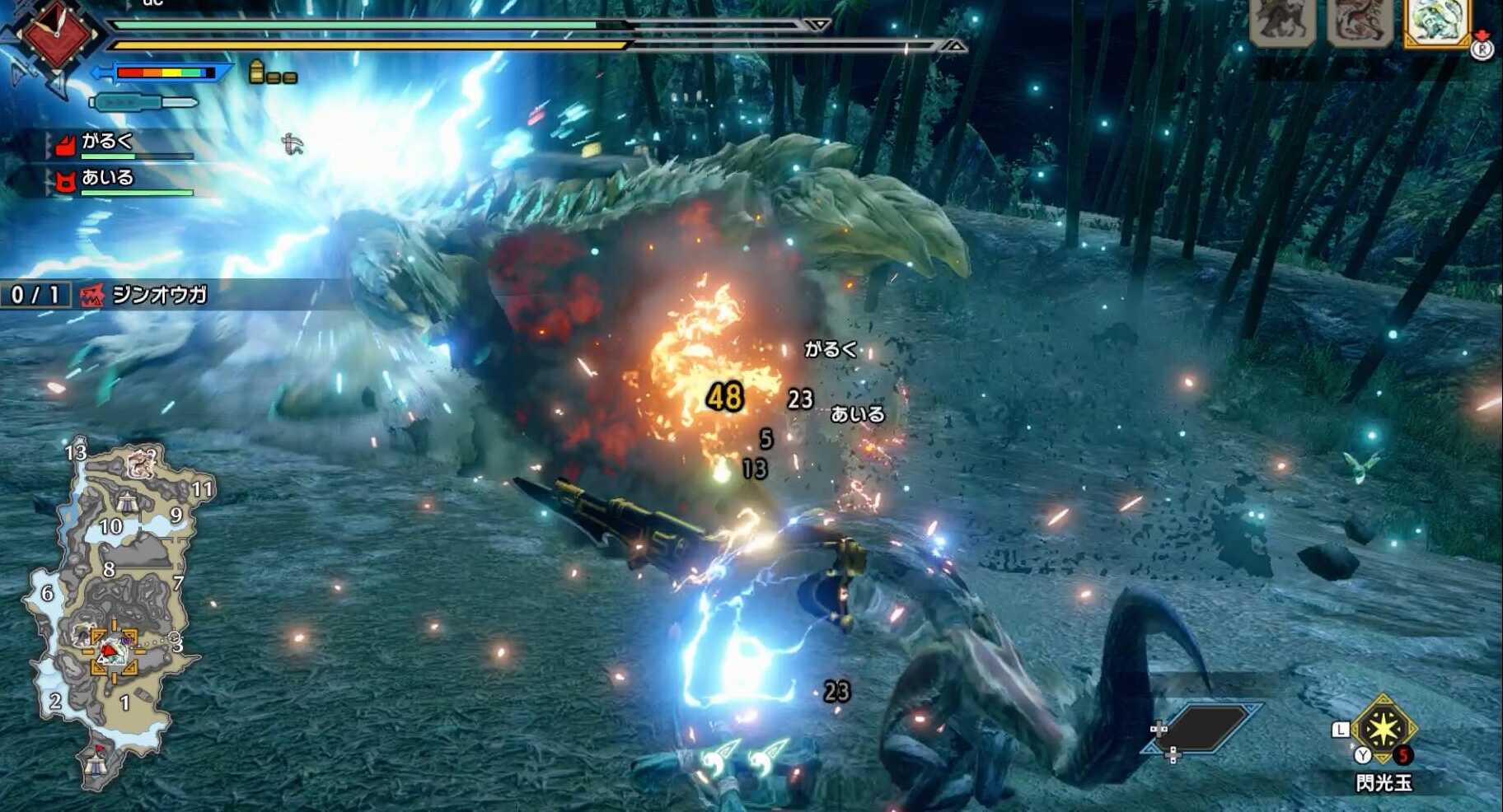The height and width of the screenshot is (812, 1503).
Task: Select the がるく buddy status row
Action: [124, 144]
